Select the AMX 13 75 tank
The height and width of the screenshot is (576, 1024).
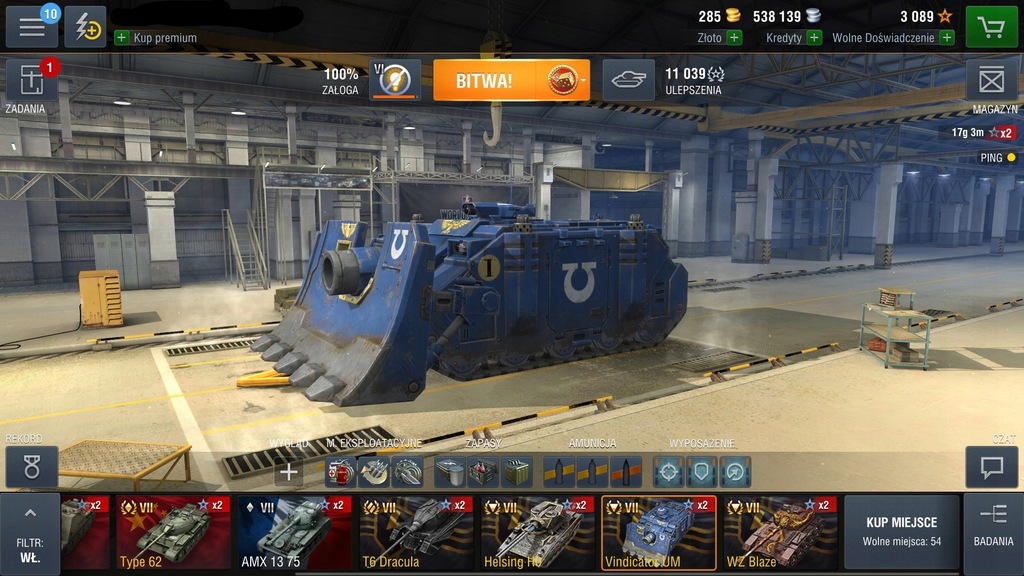(x=294, y=533)
